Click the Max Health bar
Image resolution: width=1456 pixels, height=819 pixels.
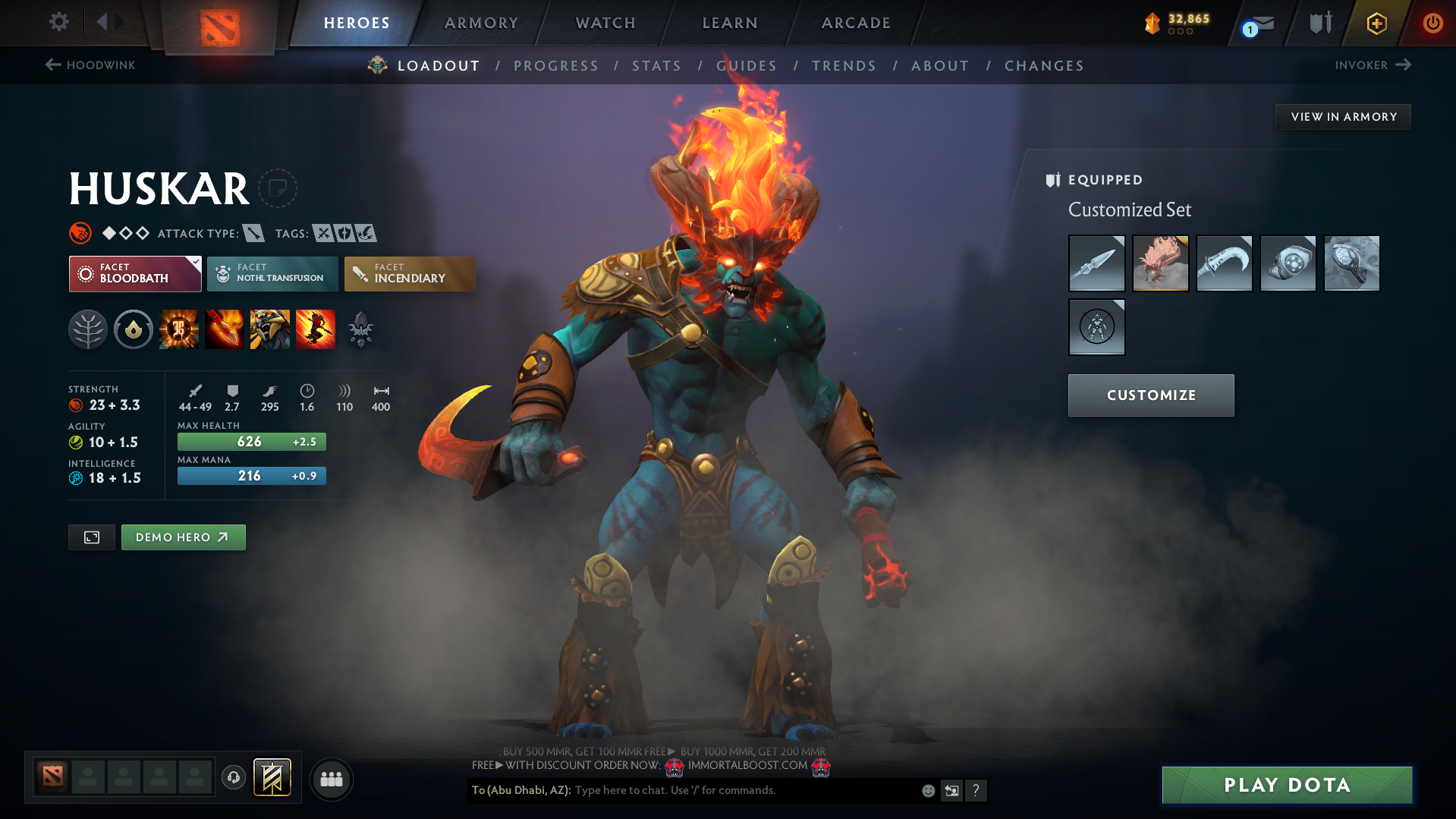[251, 441]
